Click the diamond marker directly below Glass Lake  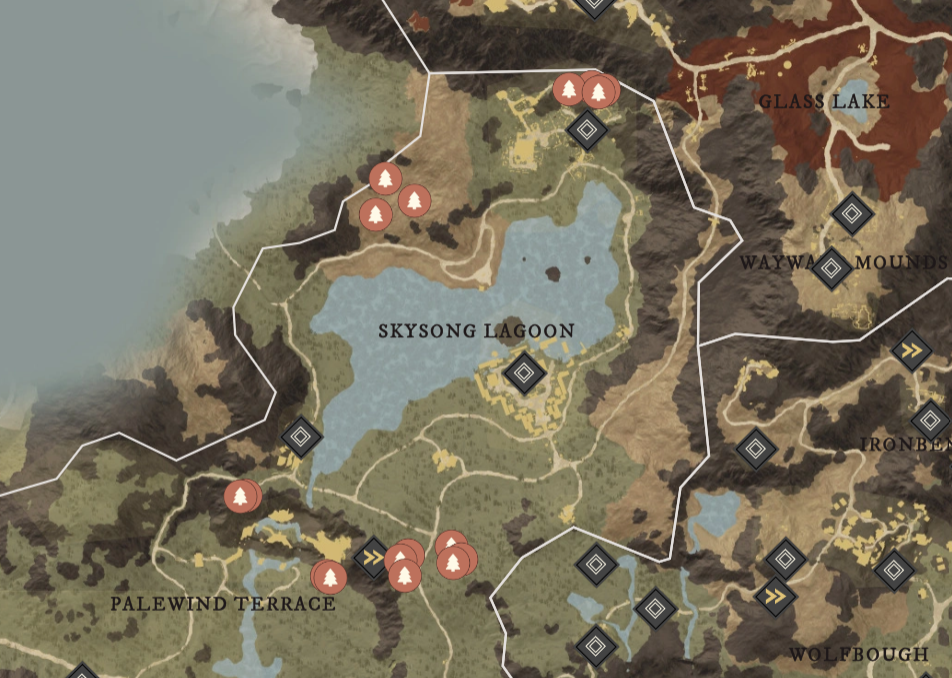click(x=850, y=213)
